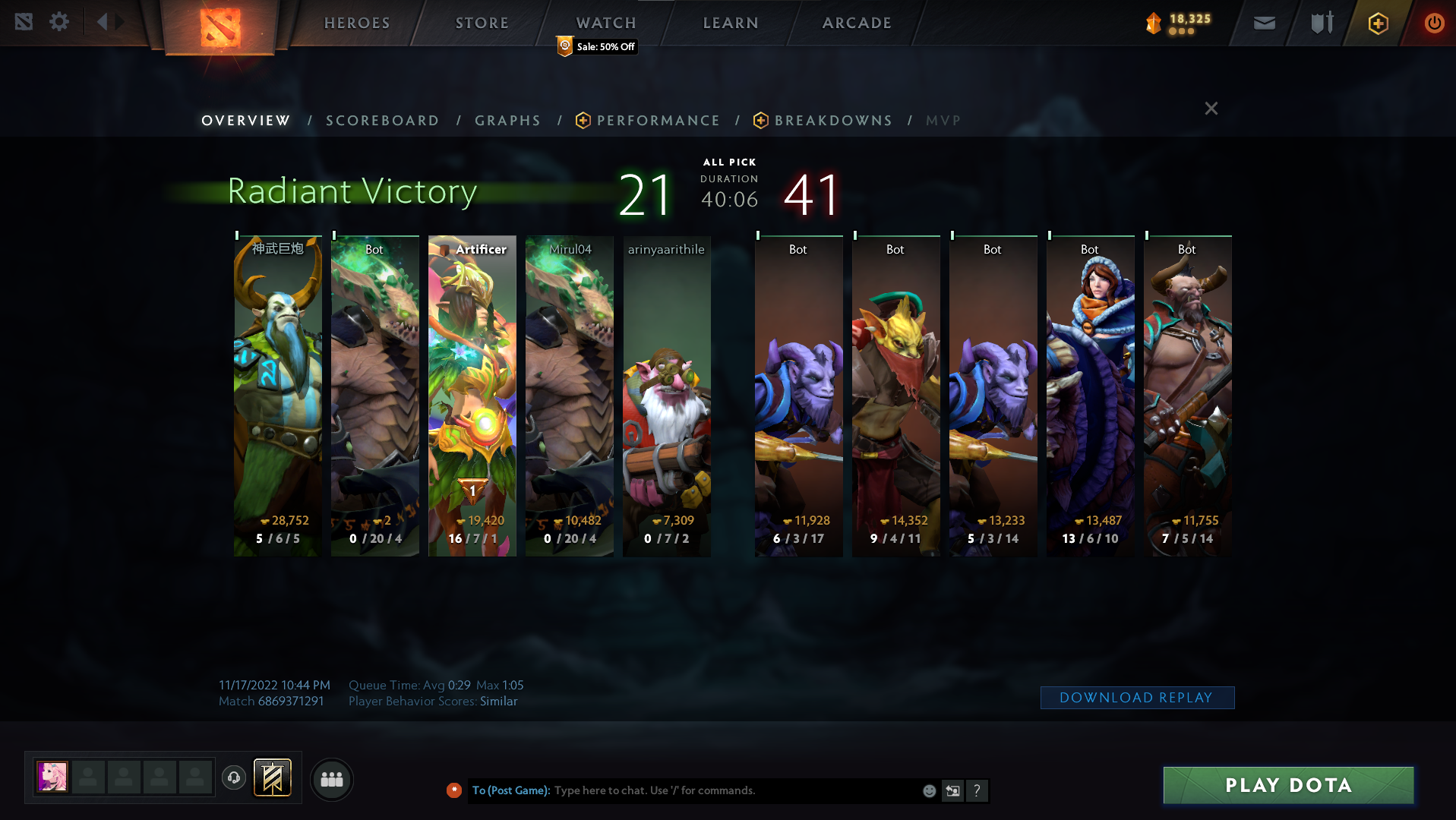The width and height of the screenshot is (1456, 820).
Task: Click the chat help question mark icon
Action: [978, 790]
